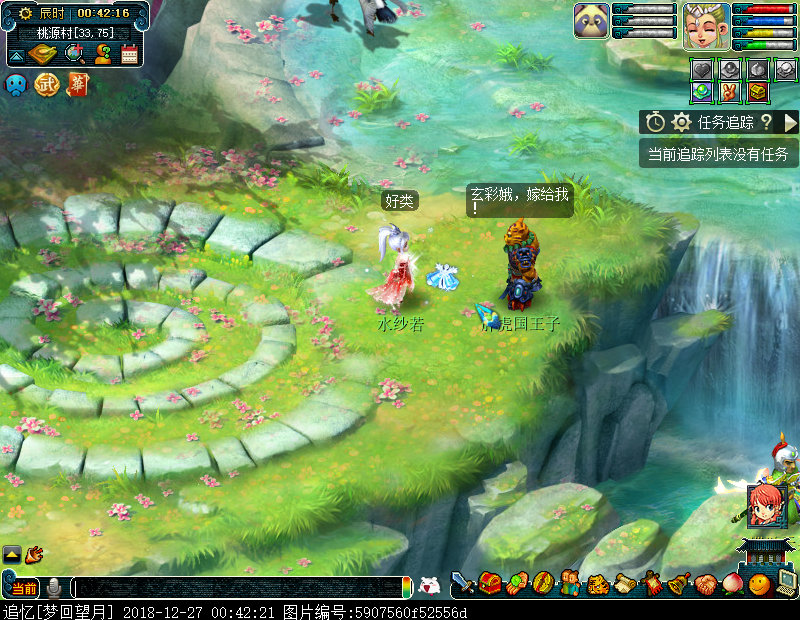This screenshot has width=800, height=620.
Task: Open the helper icon with question mark
Action: (102, 54)
